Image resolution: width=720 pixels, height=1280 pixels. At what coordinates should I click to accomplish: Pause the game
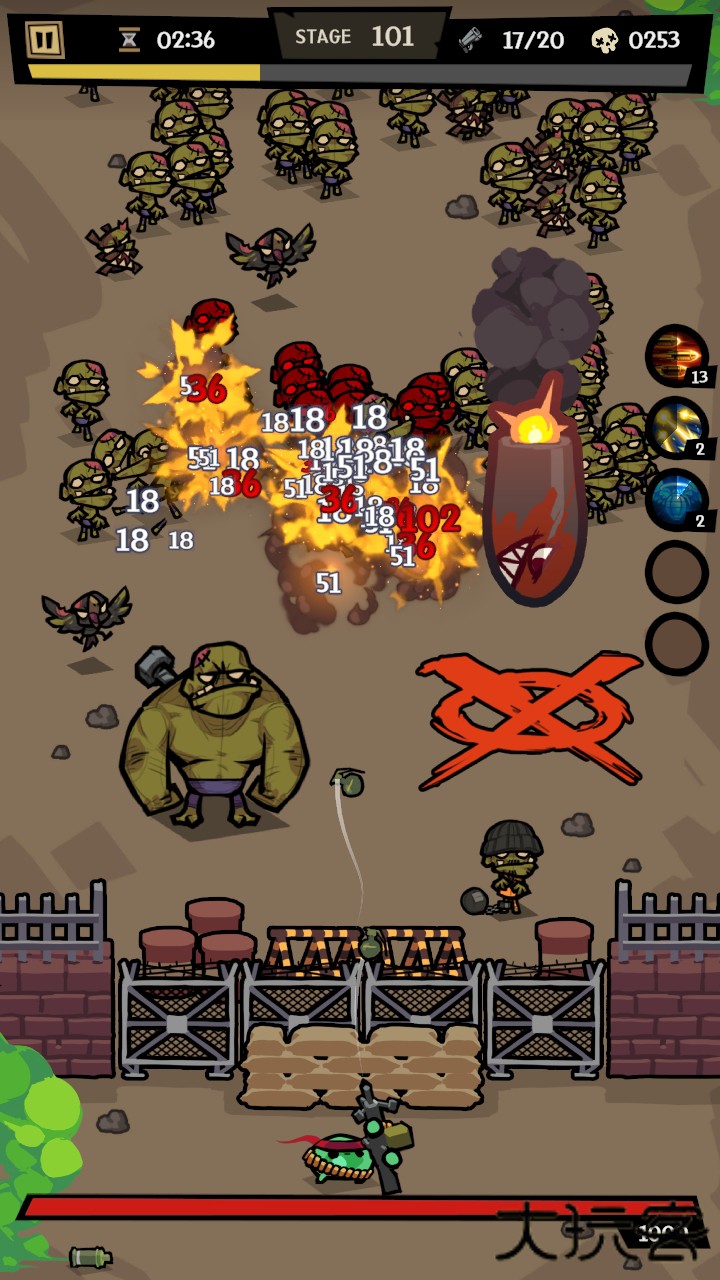pyautogui.click(x=44, y=40)
